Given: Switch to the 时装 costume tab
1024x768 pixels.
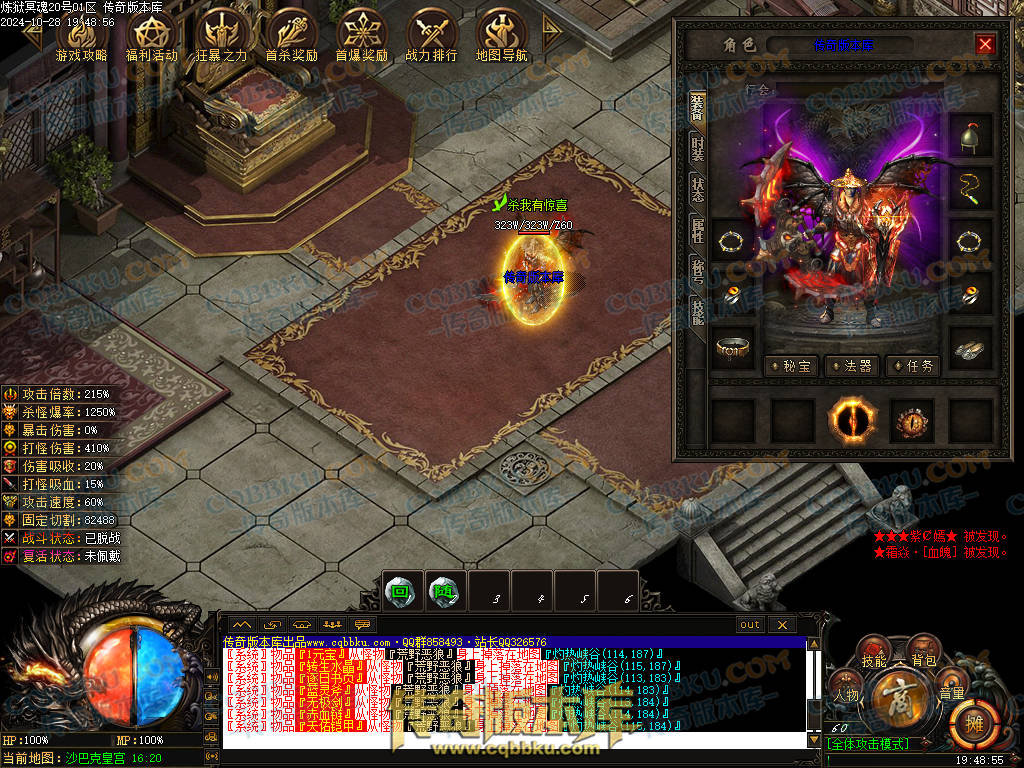Looking at the screenshot, I should 697,149.
